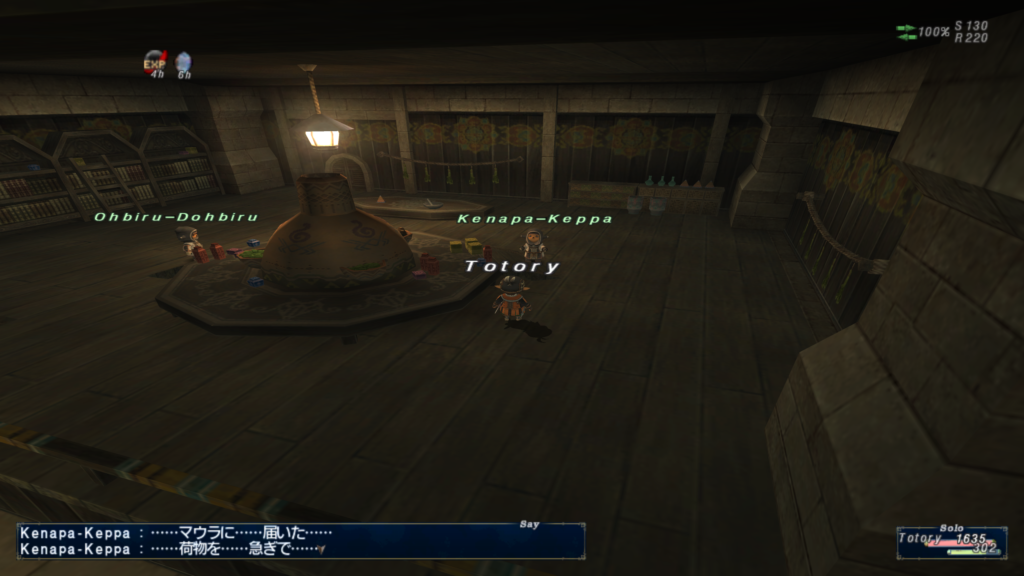Screen dimensions: 1024x576
Task: Click the EXP bonus status icon
Action: [x=155, y=62]
